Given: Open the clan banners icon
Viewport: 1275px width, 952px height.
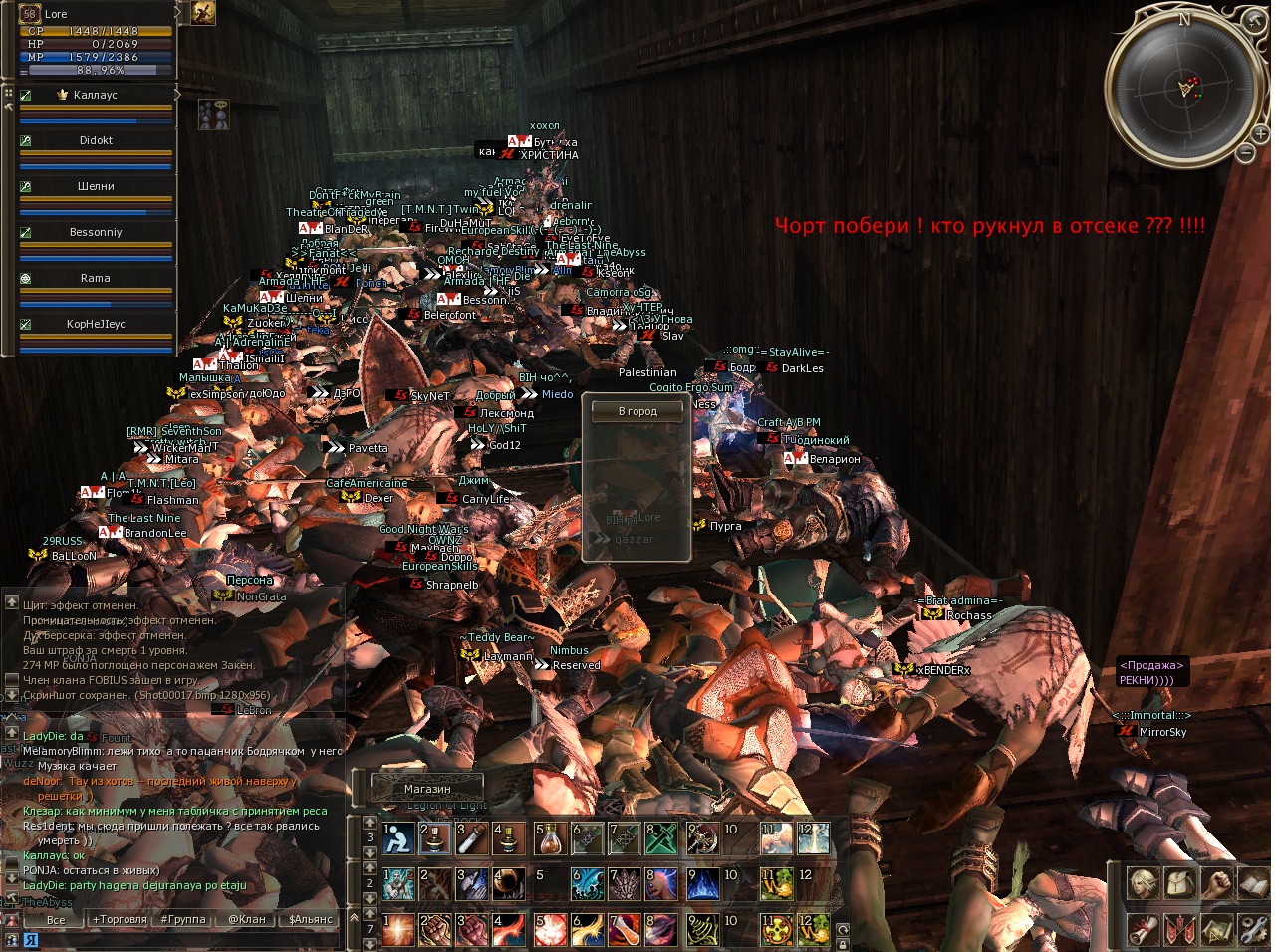Looking at the screenshot, I should 1179,929.
